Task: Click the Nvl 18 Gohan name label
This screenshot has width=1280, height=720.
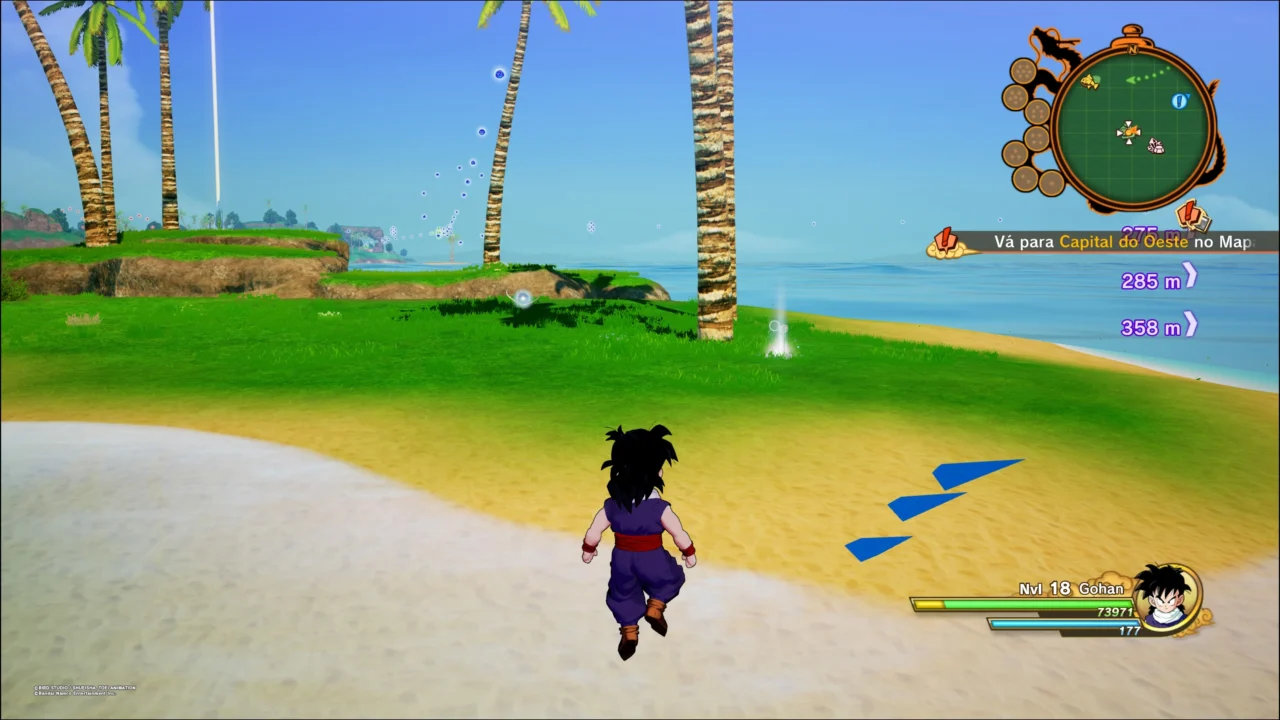Action: (1070, 588)
